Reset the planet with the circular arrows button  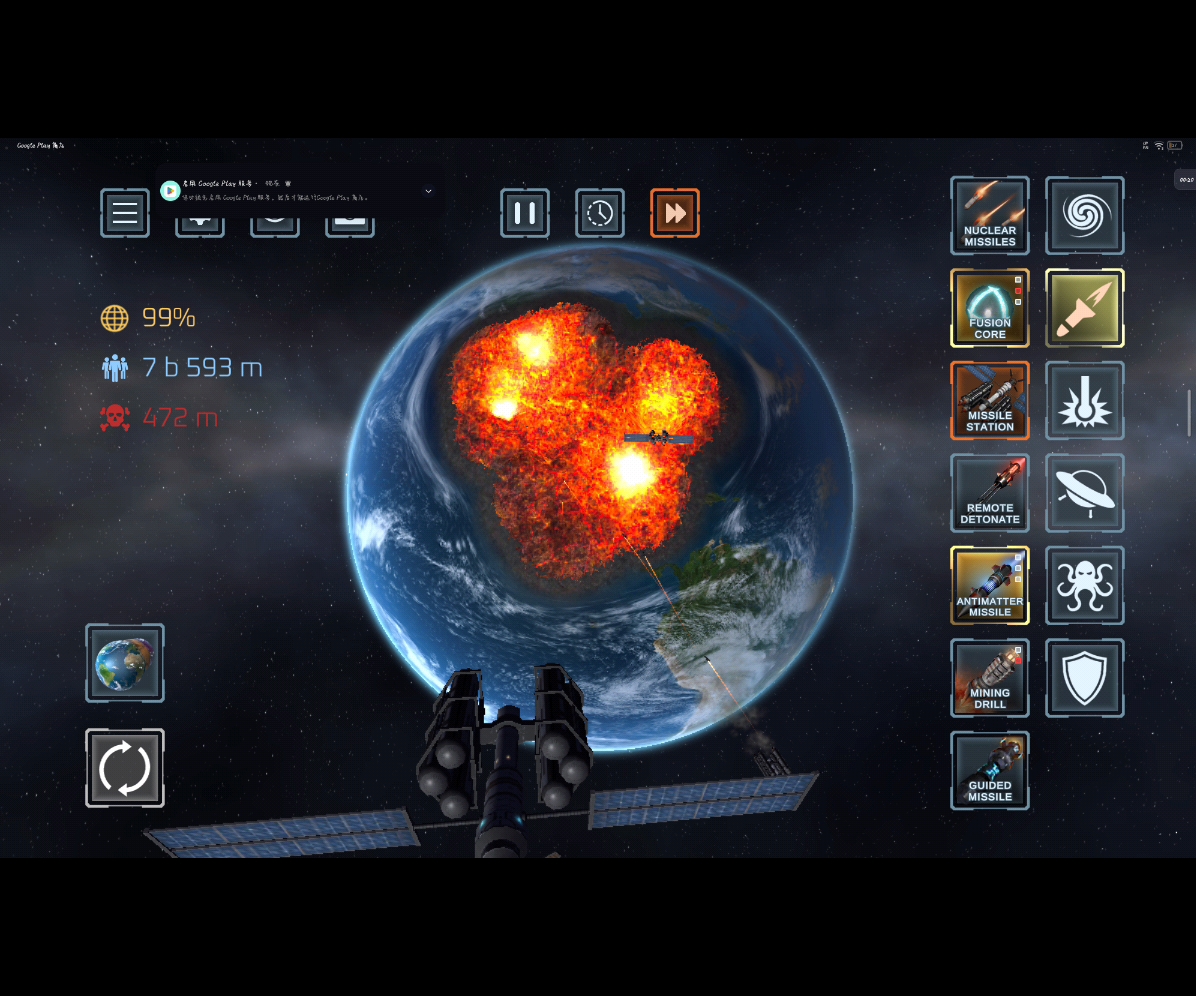tap(125, 768)
